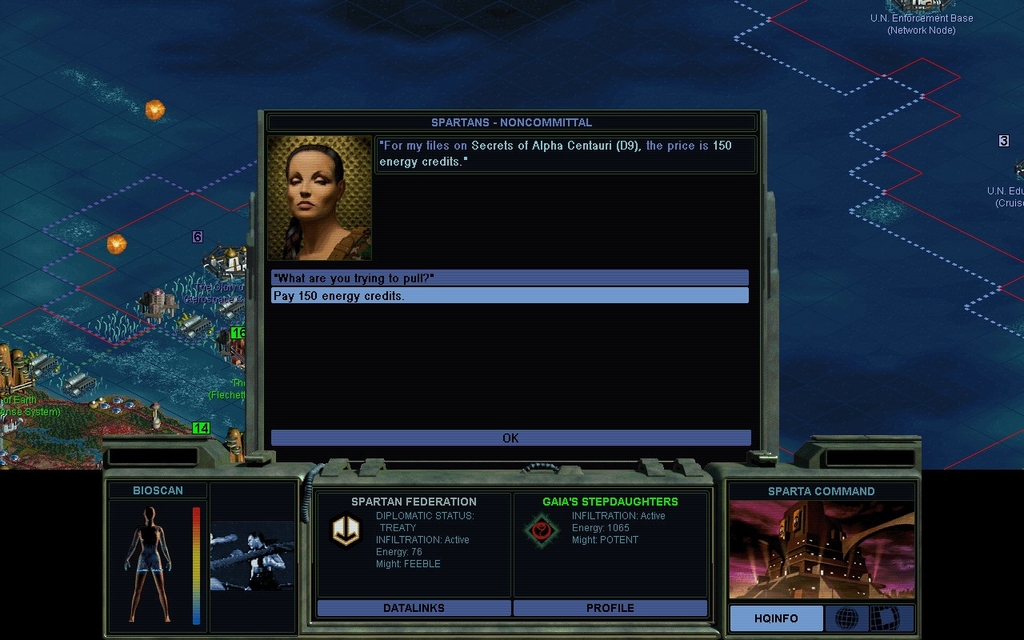This screenshot has width=1024, height=640.
Task: Switch to the globe view icon
Action: pyautogui.click(x=846, y=618)
